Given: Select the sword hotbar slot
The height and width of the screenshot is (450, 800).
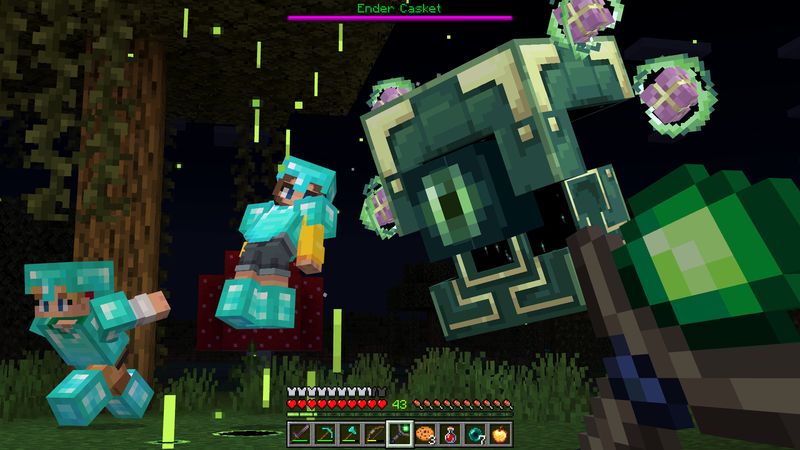Looking at the screenshot, I should [300, 434].
